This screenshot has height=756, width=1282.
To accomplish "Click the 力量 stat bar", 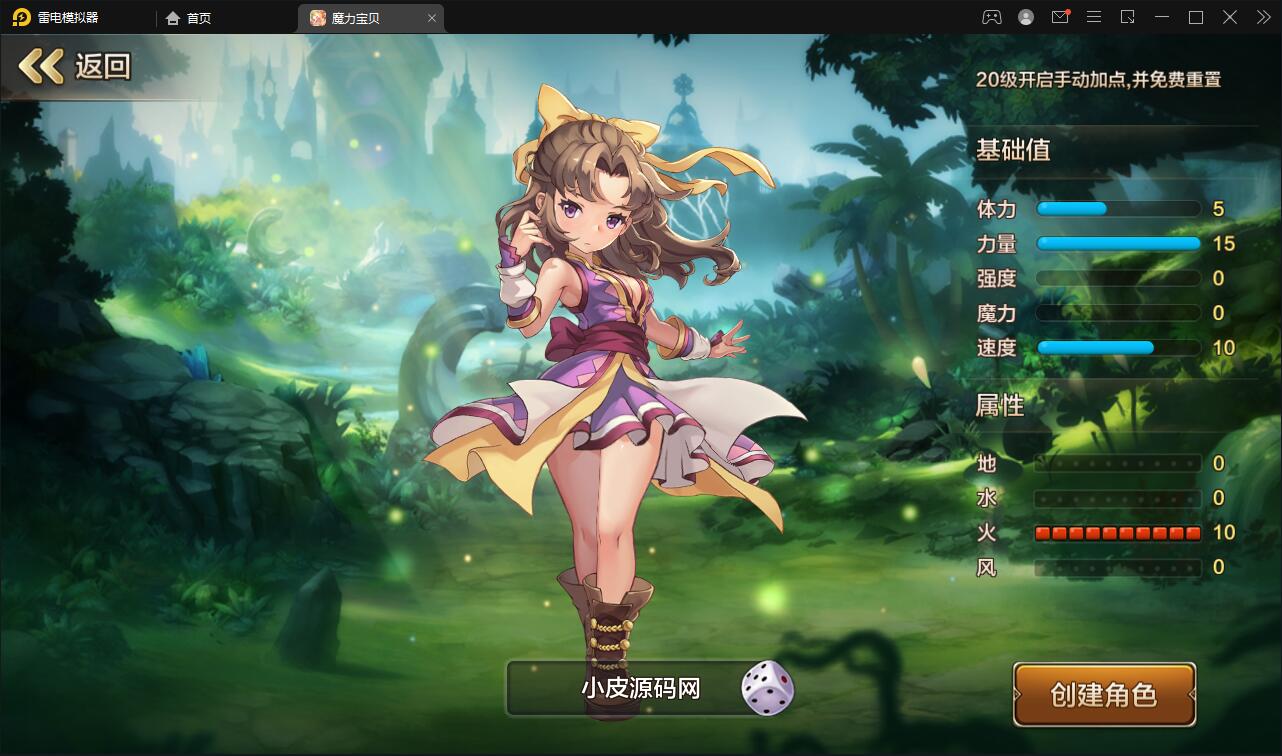I will (1118, 243).
